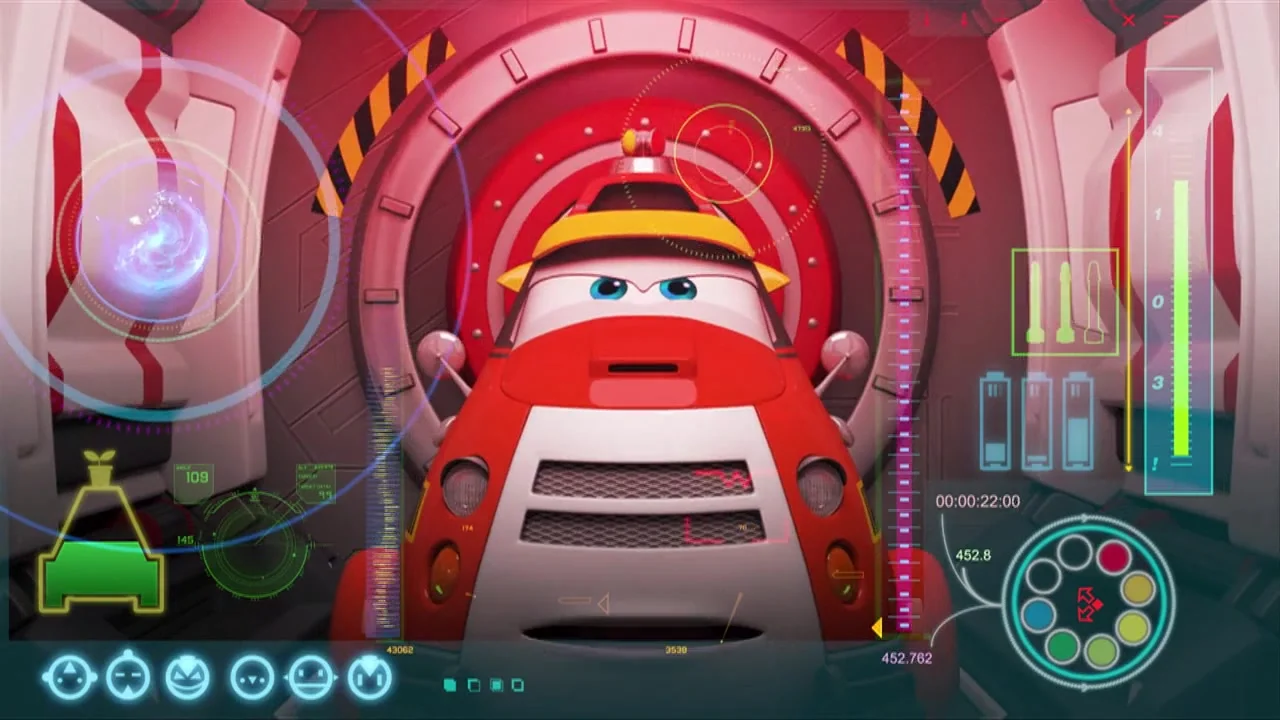Click the green circular radar display
The width and height of the screenshot is (1280, 720).
tap(254, 546)
